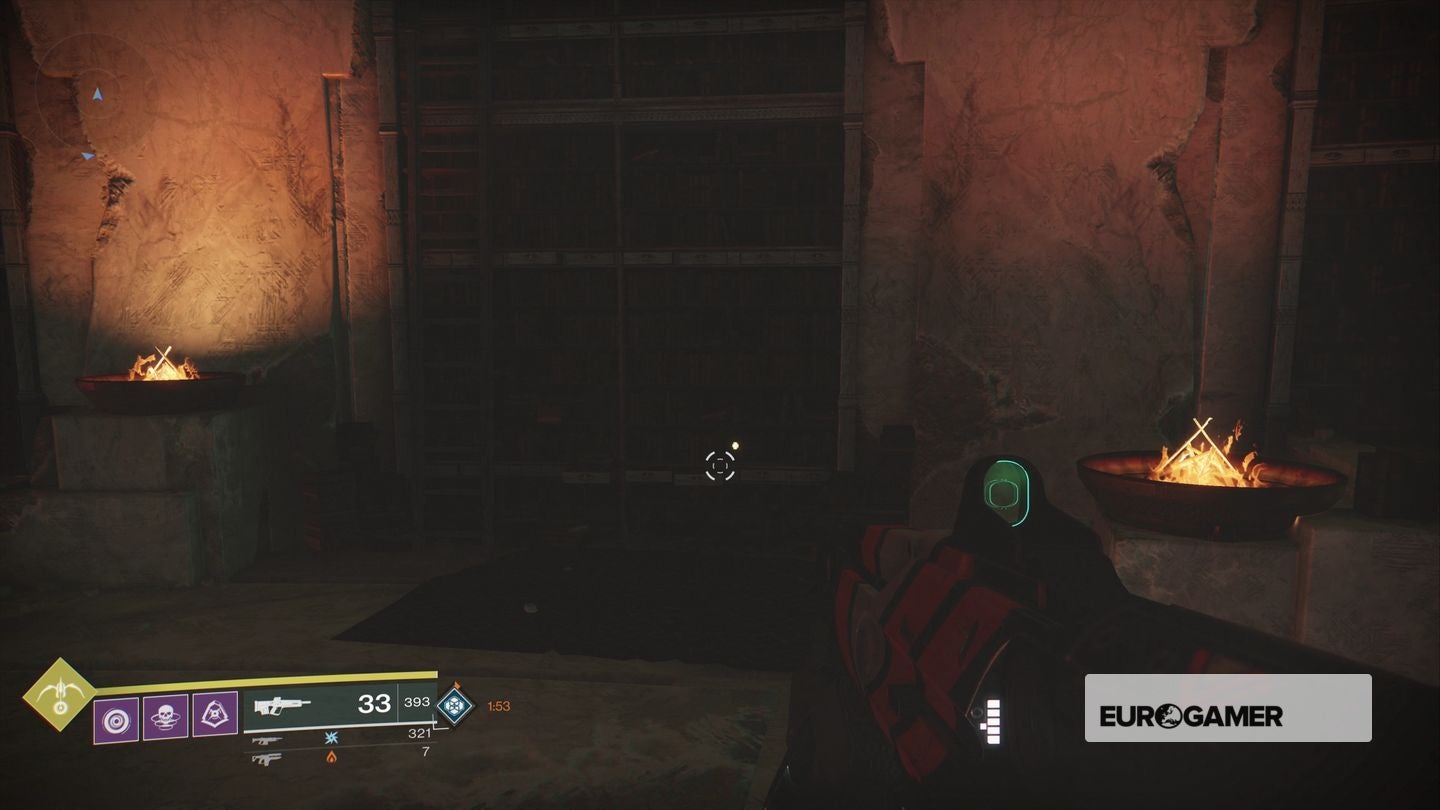Click the reserve ammo count showing 393
The image size is (1440, 810).
click(416, 703)
